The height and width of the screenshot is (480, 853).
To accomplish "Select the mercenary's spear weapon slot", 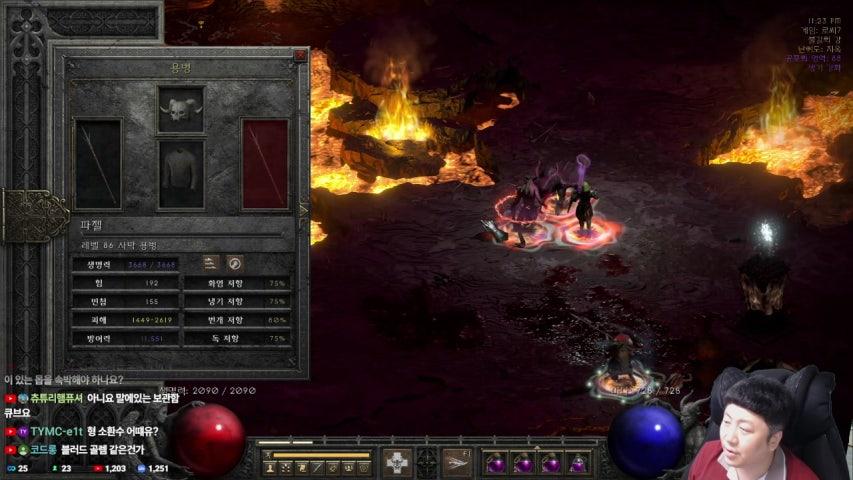I will [98, 164].
